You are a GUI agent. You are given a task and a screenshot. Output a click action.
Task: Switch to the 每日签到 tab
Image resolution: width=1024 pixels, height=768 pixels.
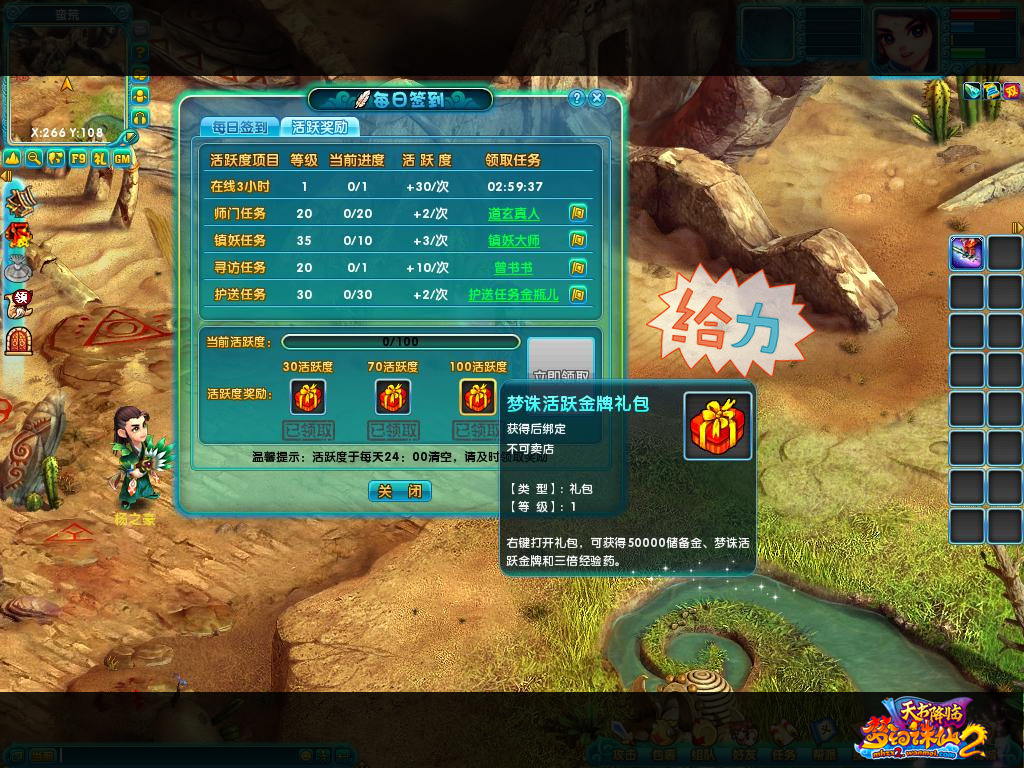click(x=240, y=127)
